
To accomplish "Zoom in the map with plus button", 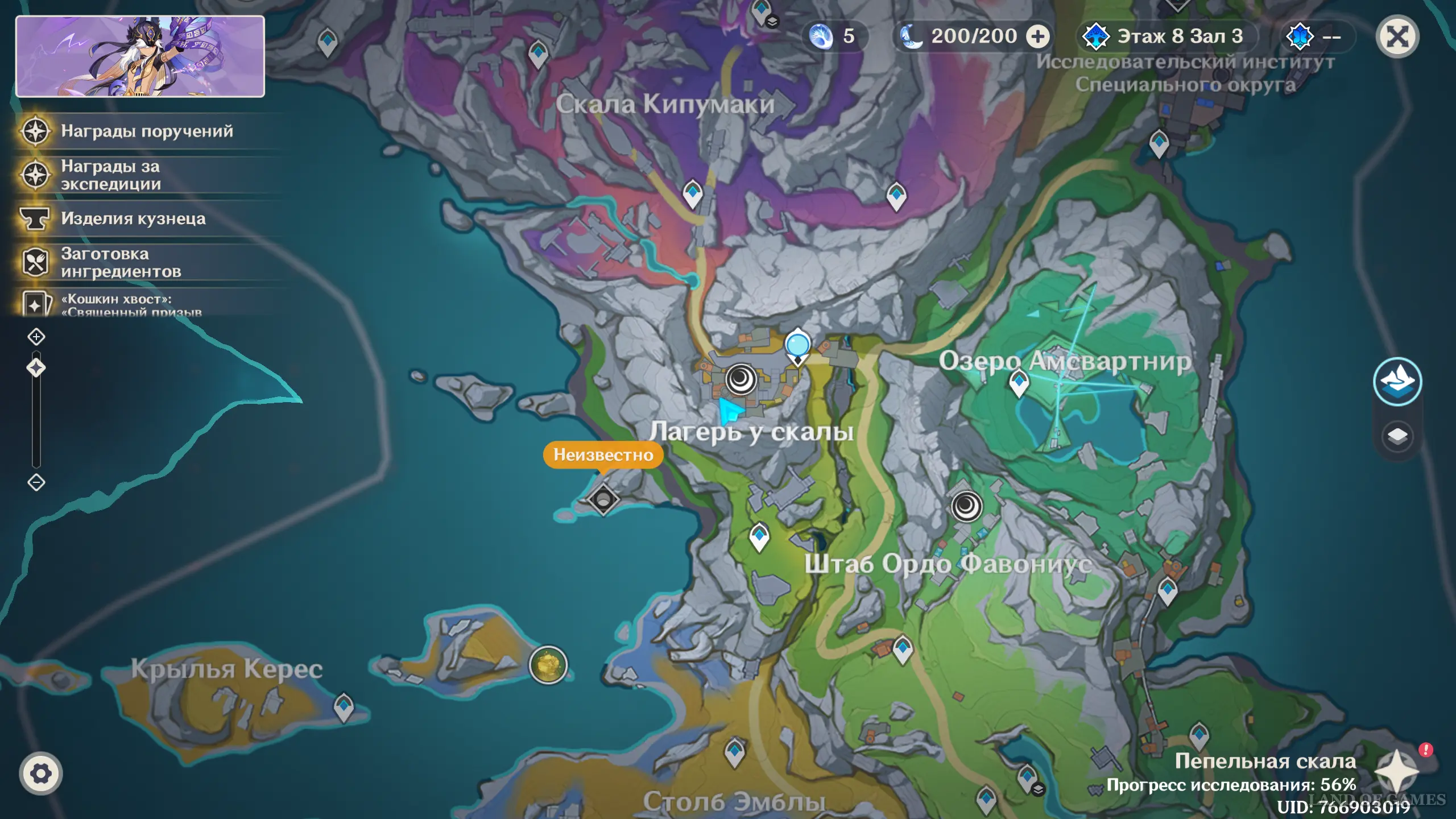I will 36,337.
